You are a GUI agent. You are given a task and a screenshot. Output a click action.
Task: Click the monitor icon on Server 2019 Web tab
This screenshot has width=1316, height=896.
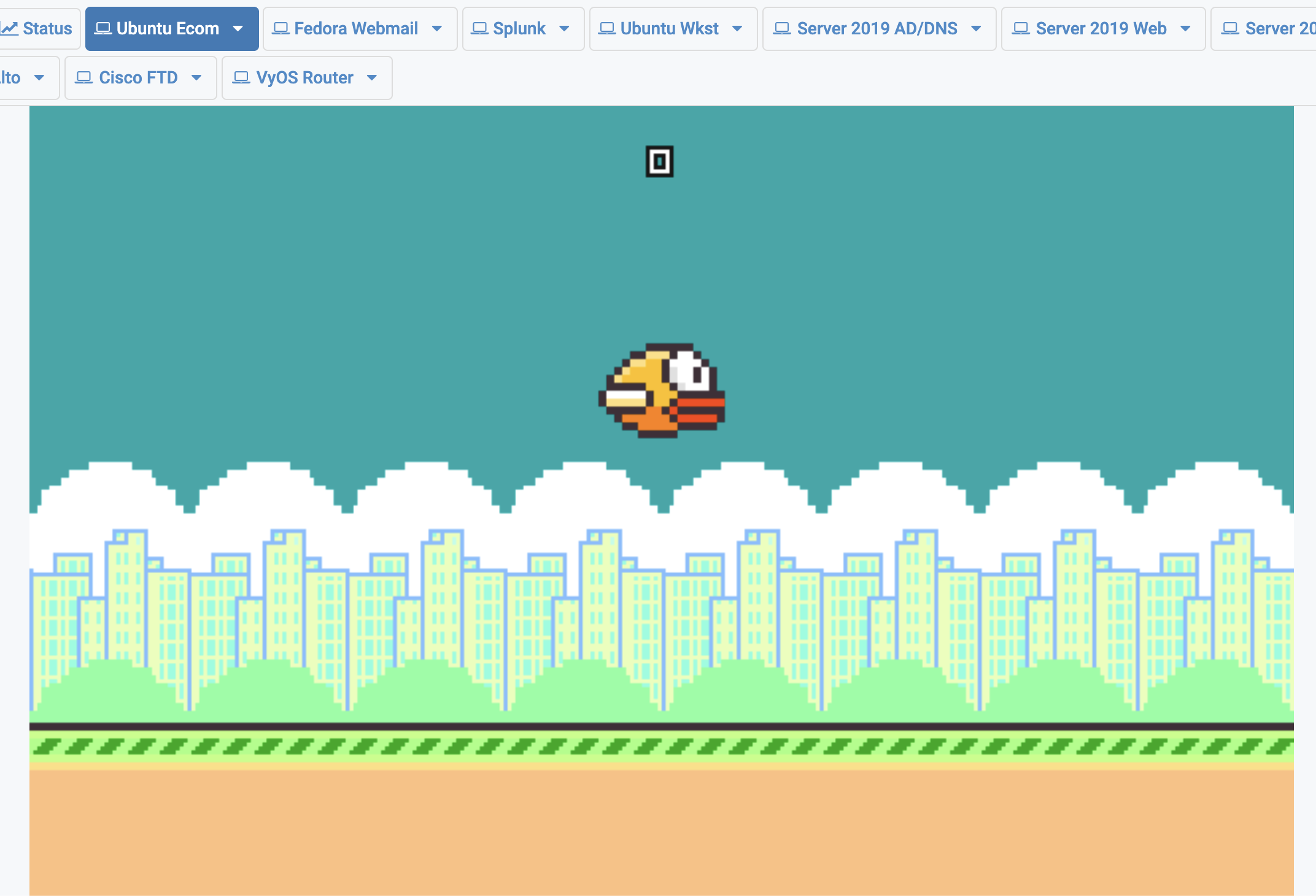click(x=1020, y=28)
